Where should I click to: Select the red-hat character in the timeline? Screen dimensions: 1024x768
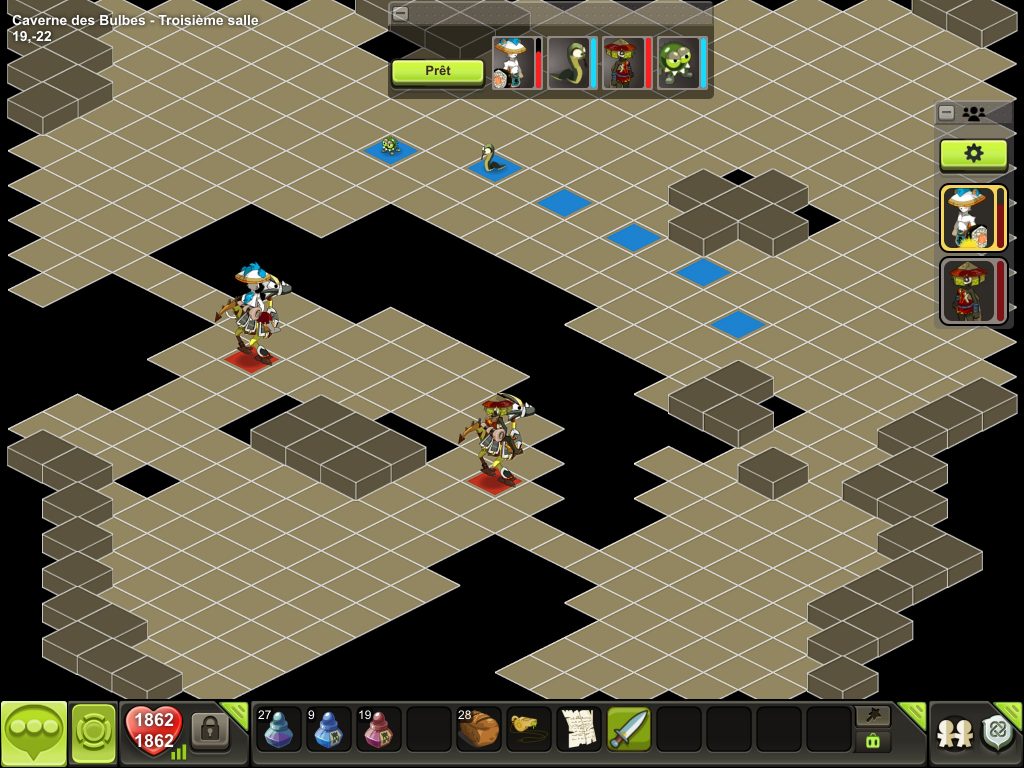[626, 63]
